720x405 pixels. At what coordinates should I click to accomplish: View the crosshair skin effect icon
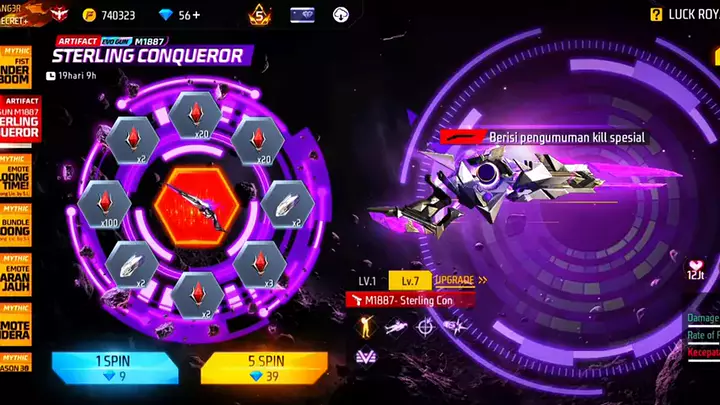pos(426,325)
